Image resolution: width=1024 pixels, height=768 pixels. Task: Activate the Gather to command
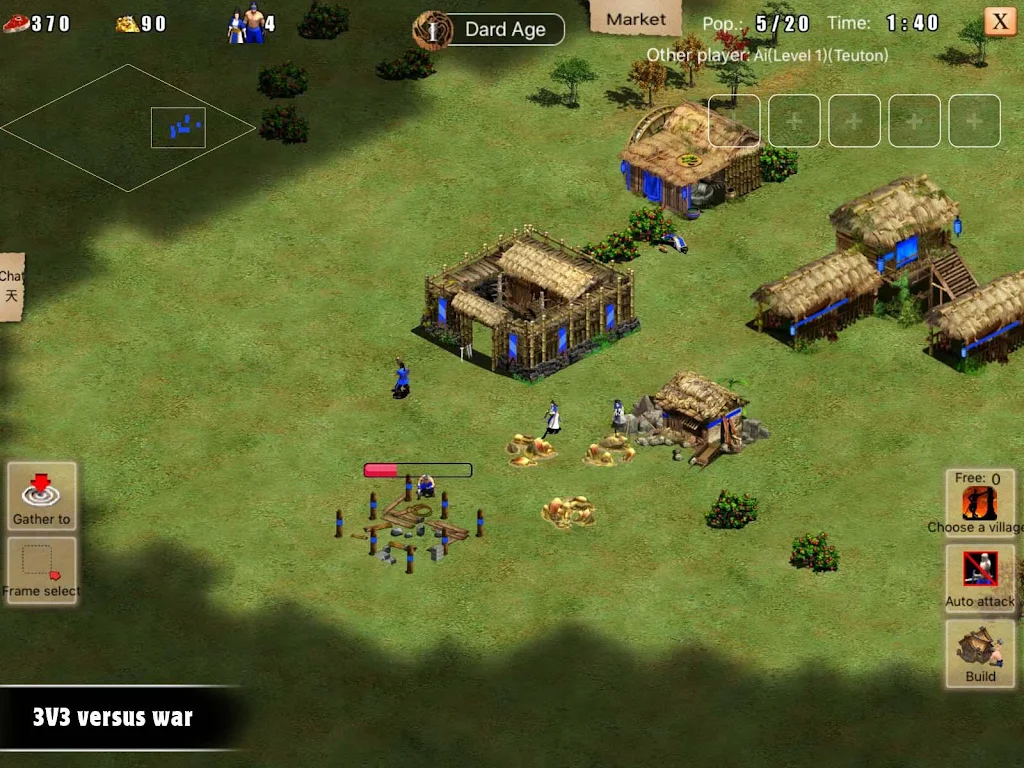[x=41, y=496]
